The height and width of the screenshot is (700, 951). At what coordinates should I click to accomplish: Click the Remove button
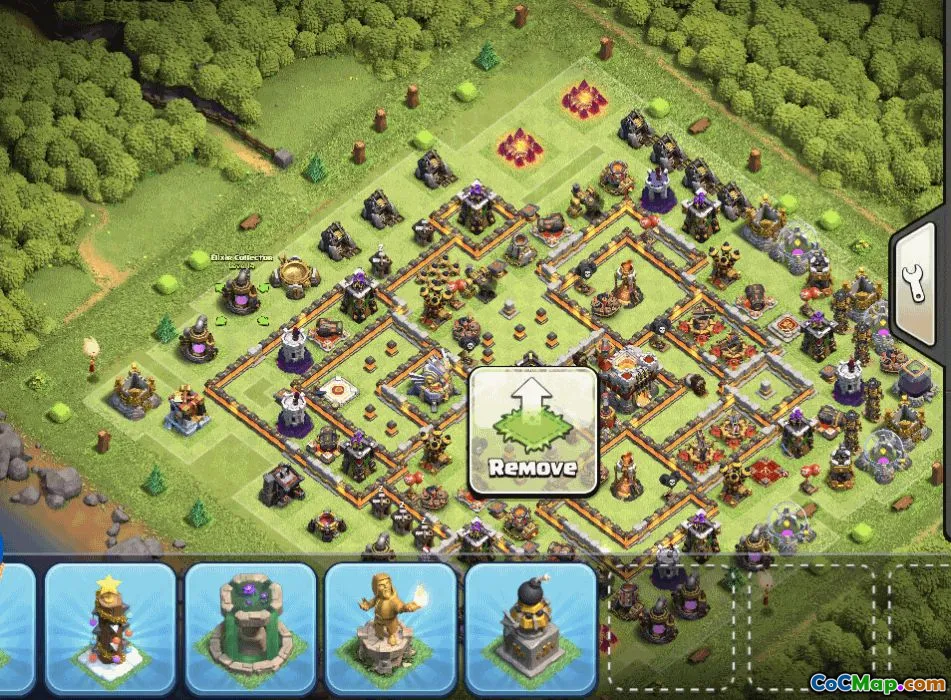(x=533, y=432)
